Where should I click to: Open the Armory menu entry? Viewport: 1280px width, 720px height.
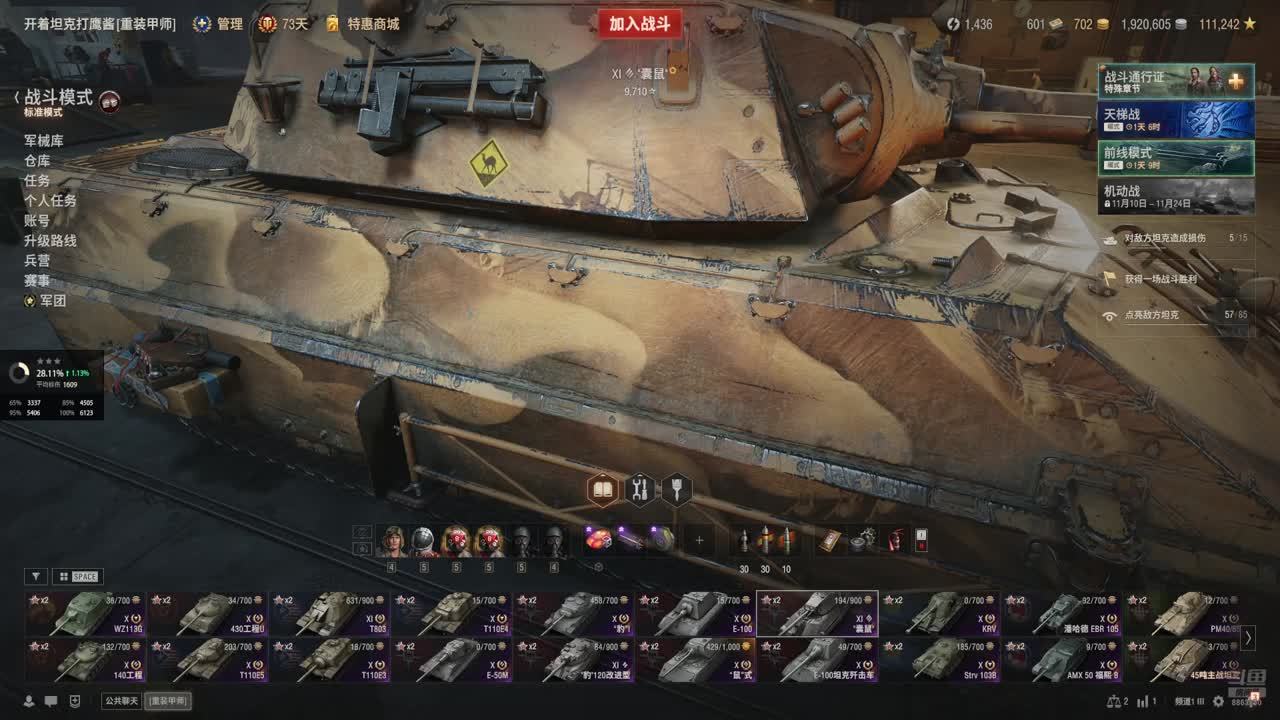[x=44, y=141]
